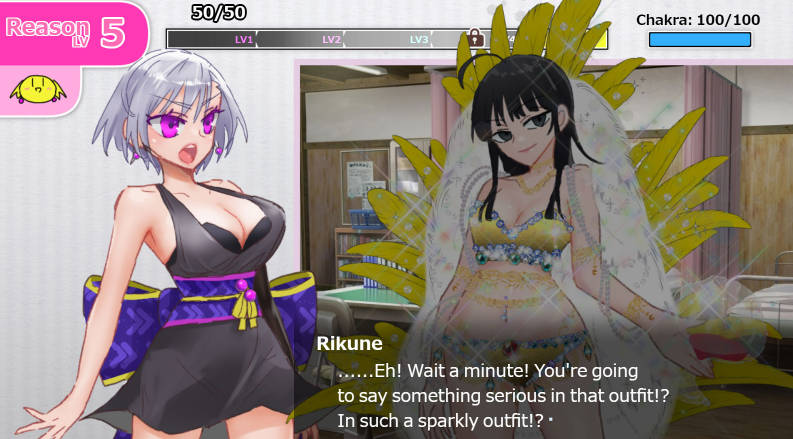The image size is (793, 439).
Task: Open the Reason LV 5 badge
Action: (68, 31)
